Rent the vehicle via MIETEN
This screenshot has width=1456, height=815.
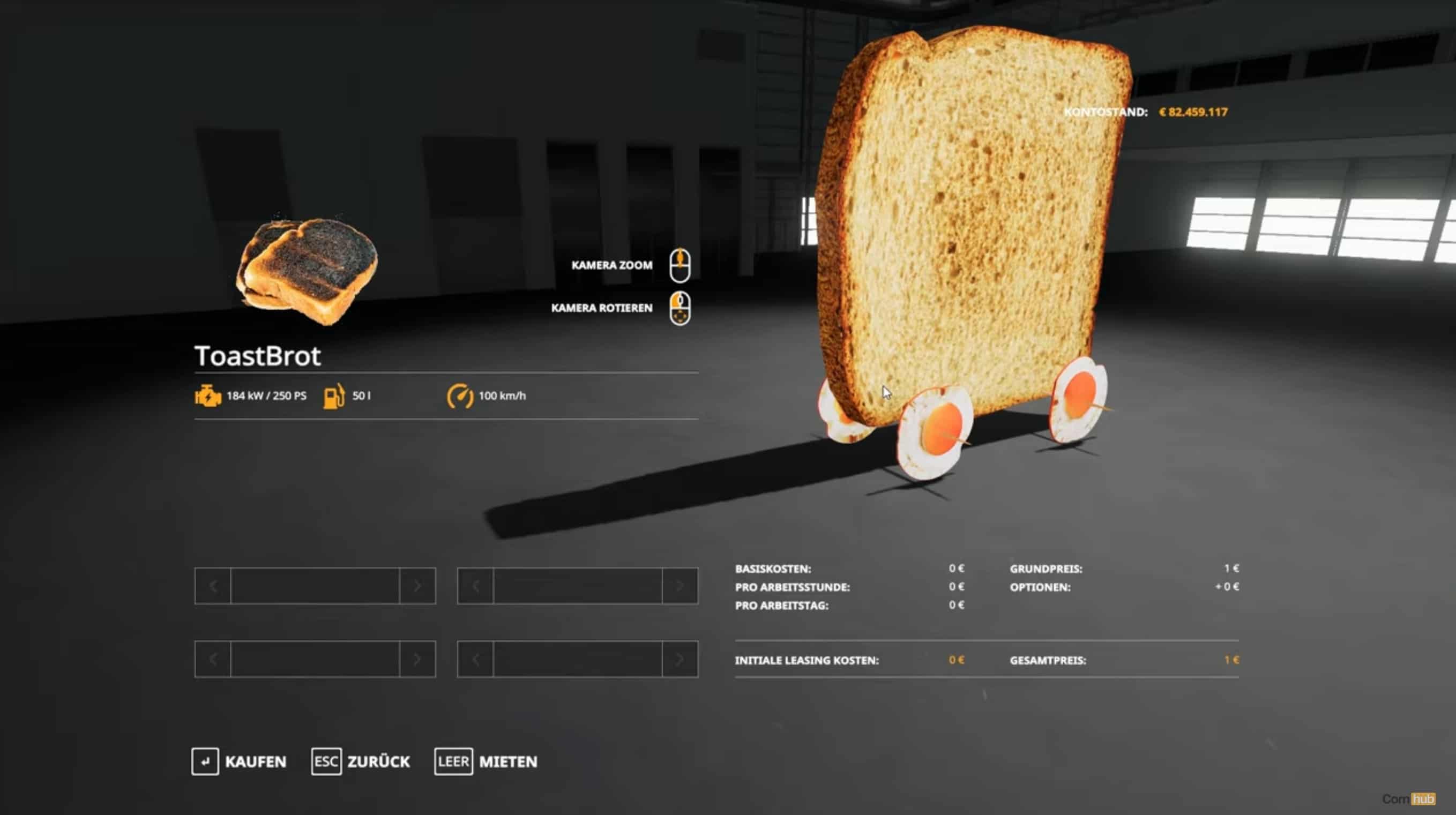pyautogui.click(x=486, y=761)
